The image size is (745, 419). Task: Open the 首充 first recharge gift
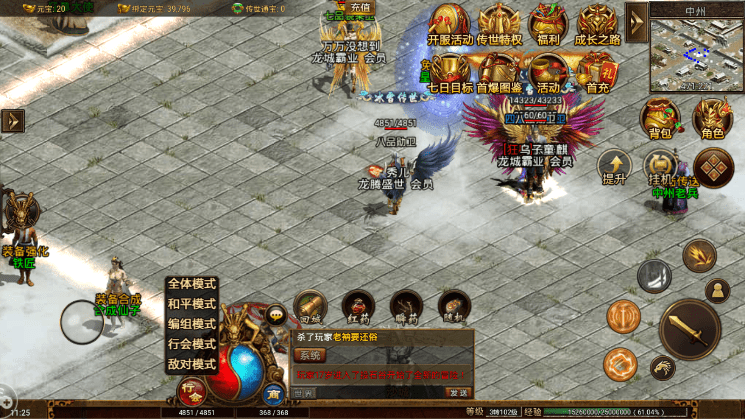(x=598, y=72)
